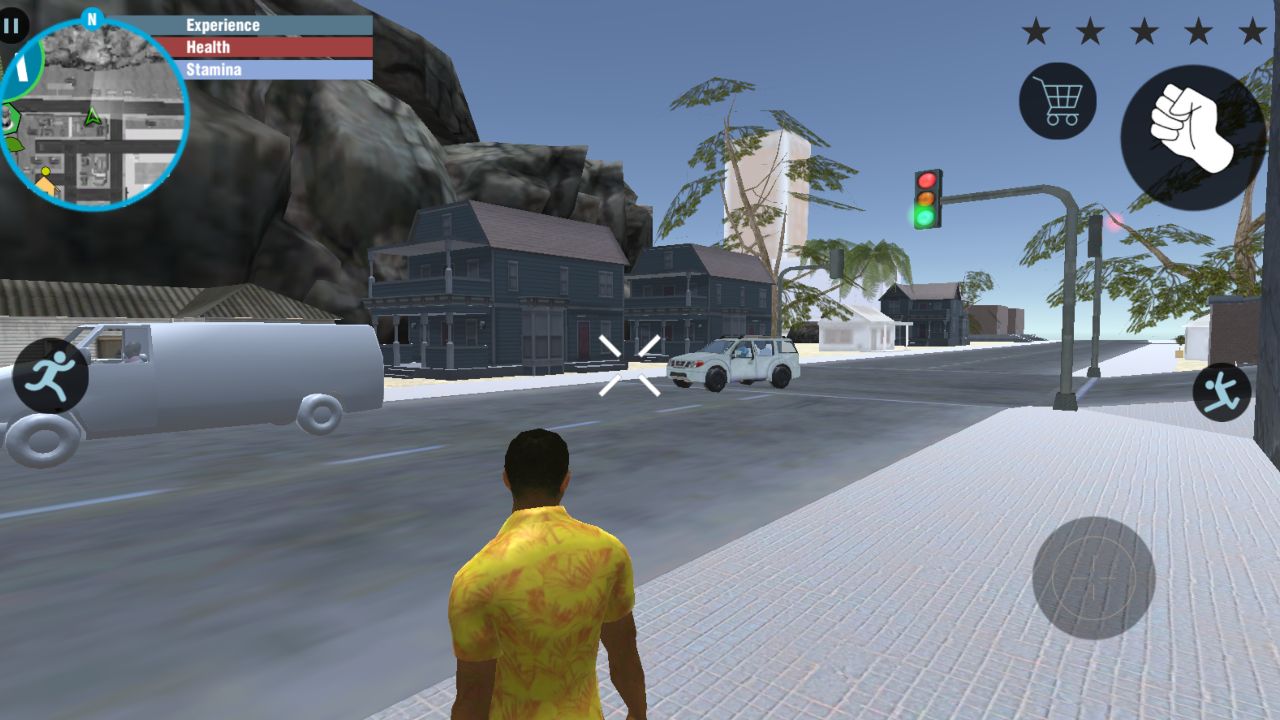Toggle sprint using the right run button
Viewport: 1280px width, 720px height.
(1219, 392)
